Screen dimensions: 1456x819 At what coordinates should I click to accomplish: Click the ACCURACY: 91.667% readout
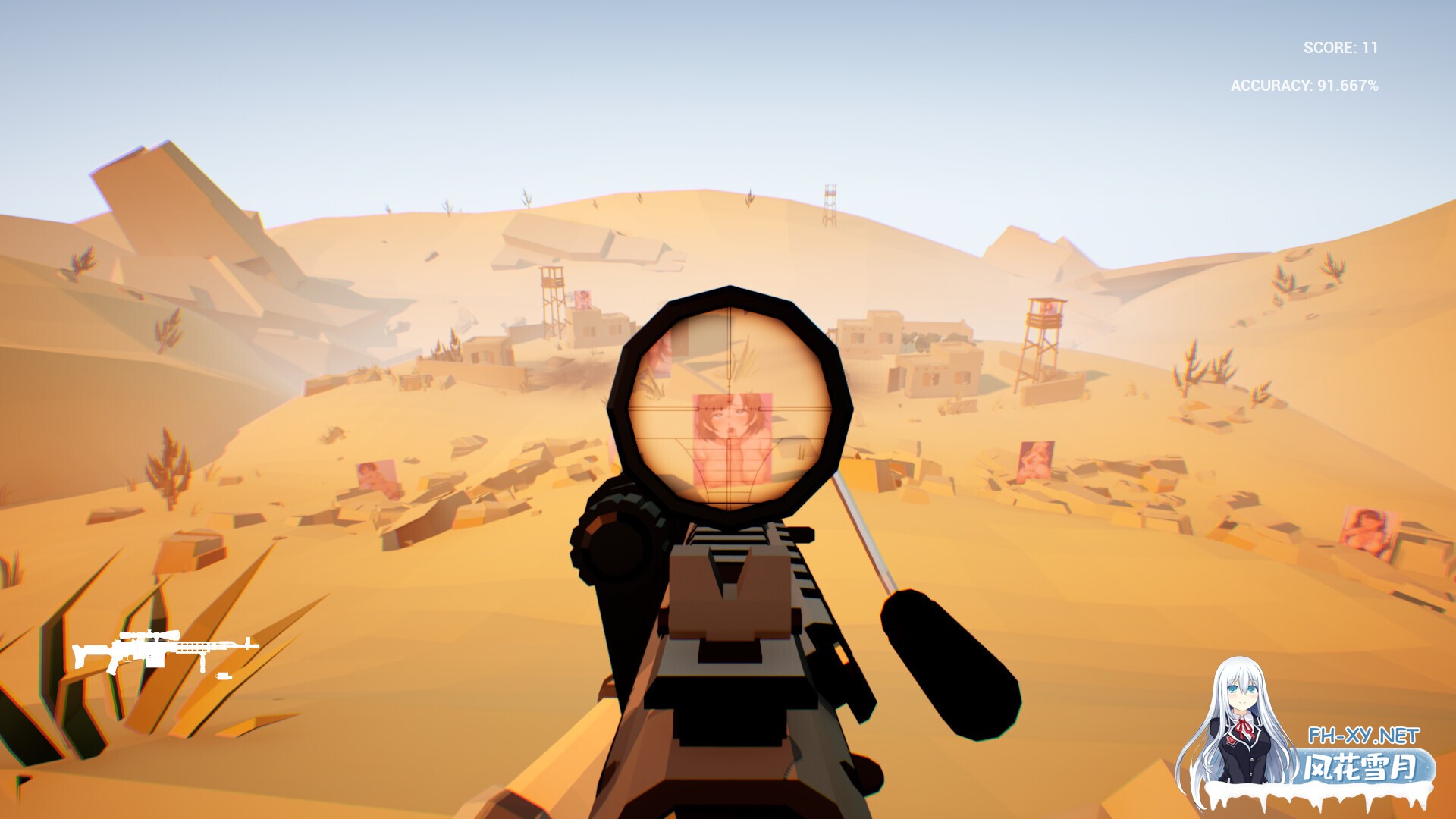[x=1304, y=87]
